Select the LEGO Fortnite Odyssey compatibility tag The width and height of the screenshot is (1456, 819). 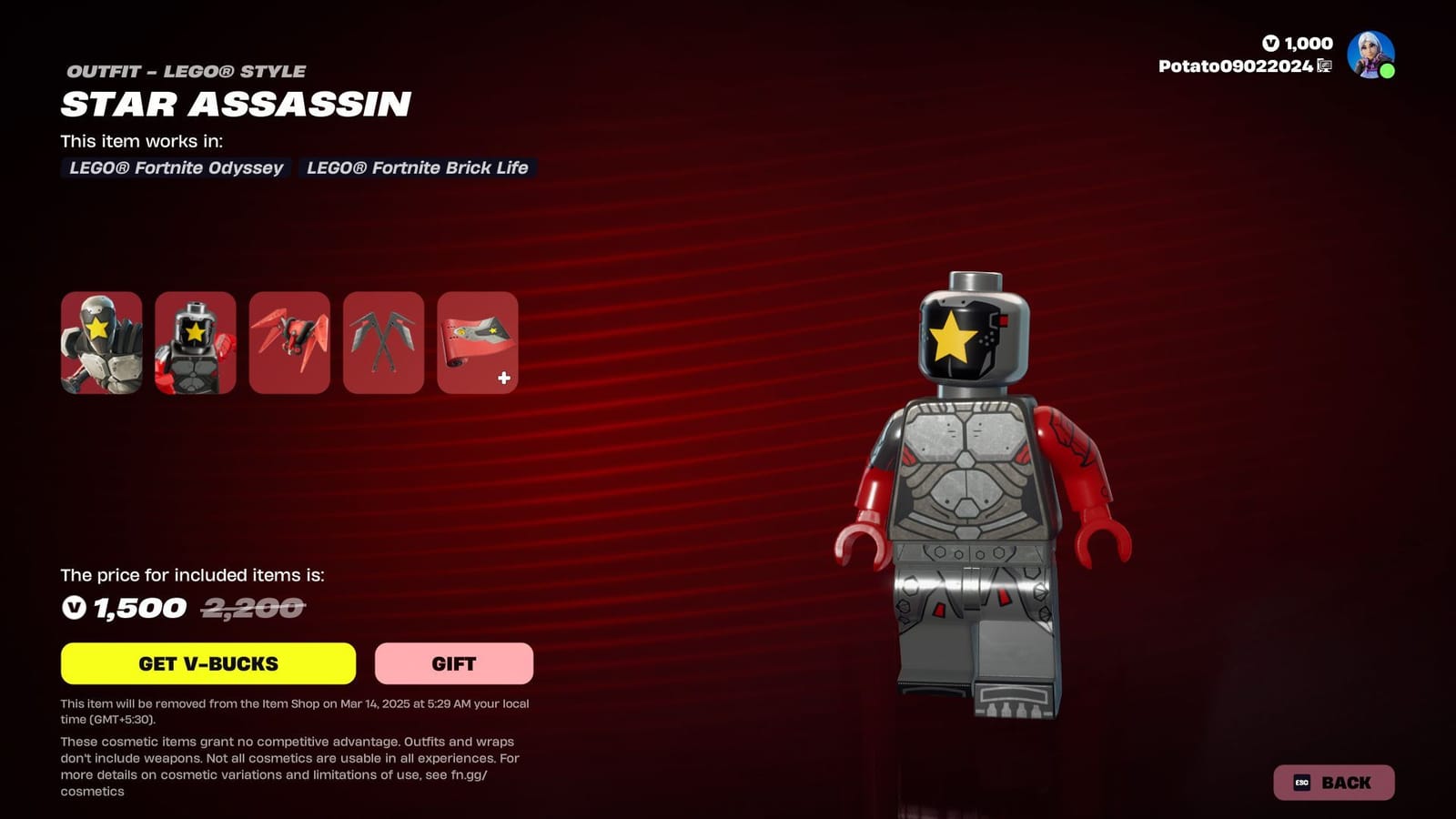(176, 167)
